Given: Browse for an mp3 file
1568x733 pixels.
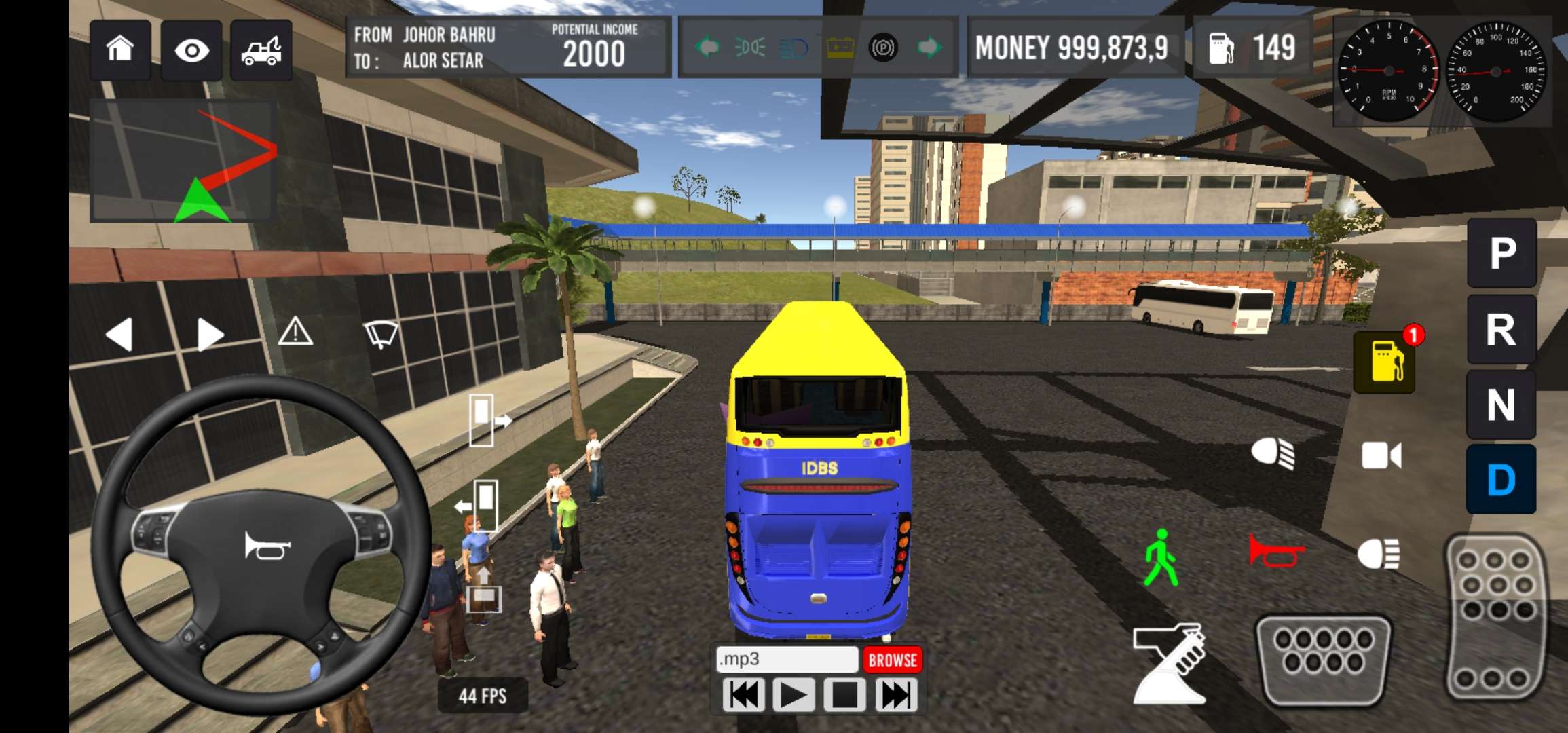Looking at the screenshot, I should 893,660.
